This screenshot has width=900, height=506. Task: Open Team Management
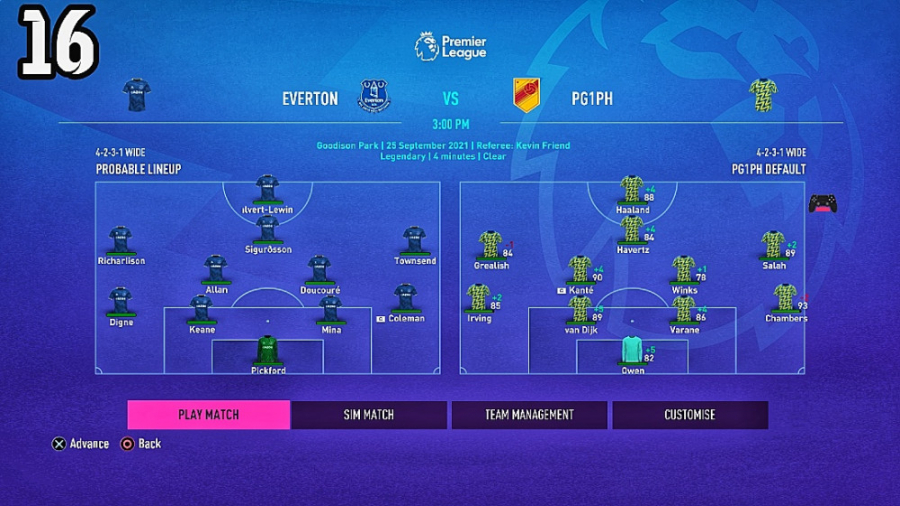(529, 415)
